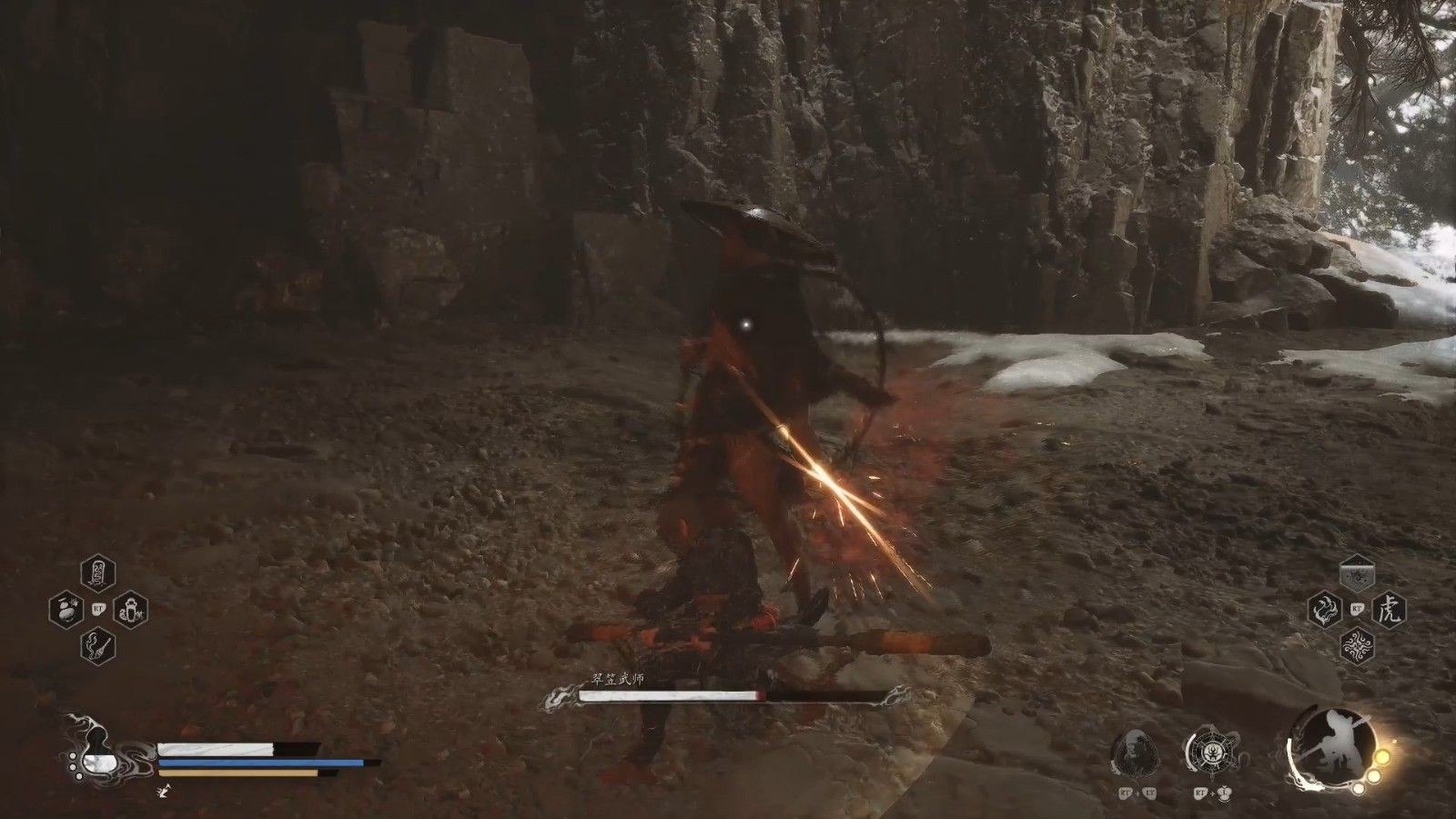
Task: Click the Tiger (虎) skill icon
Action: [1390, 610]
